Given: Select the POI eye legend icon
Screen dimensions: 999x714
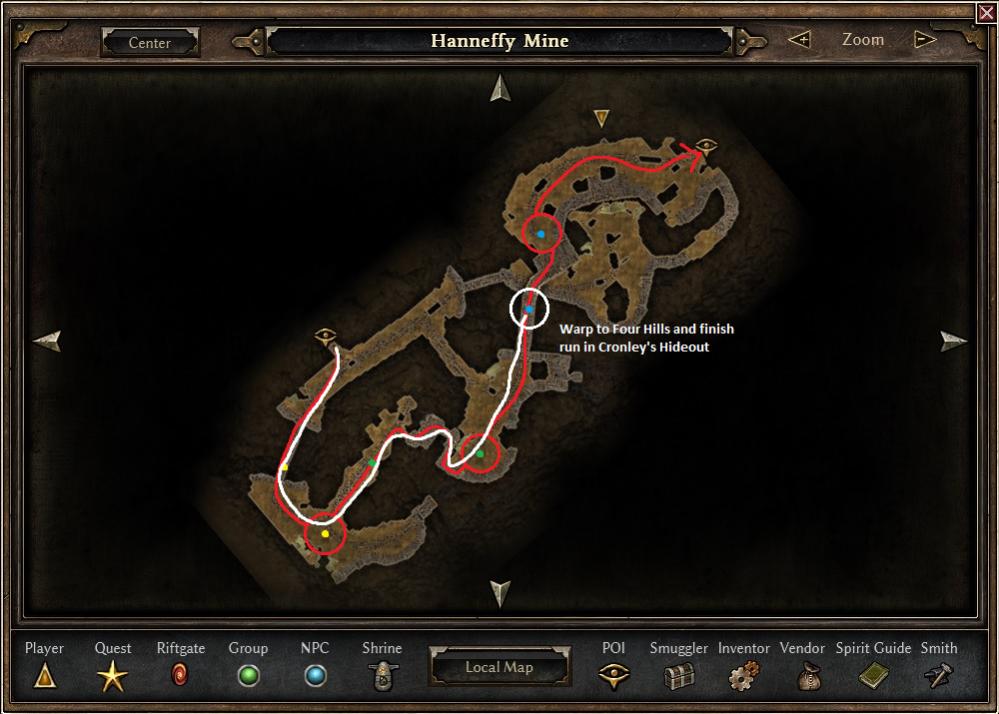Looking at the screenshot, I should click(613, 677).
